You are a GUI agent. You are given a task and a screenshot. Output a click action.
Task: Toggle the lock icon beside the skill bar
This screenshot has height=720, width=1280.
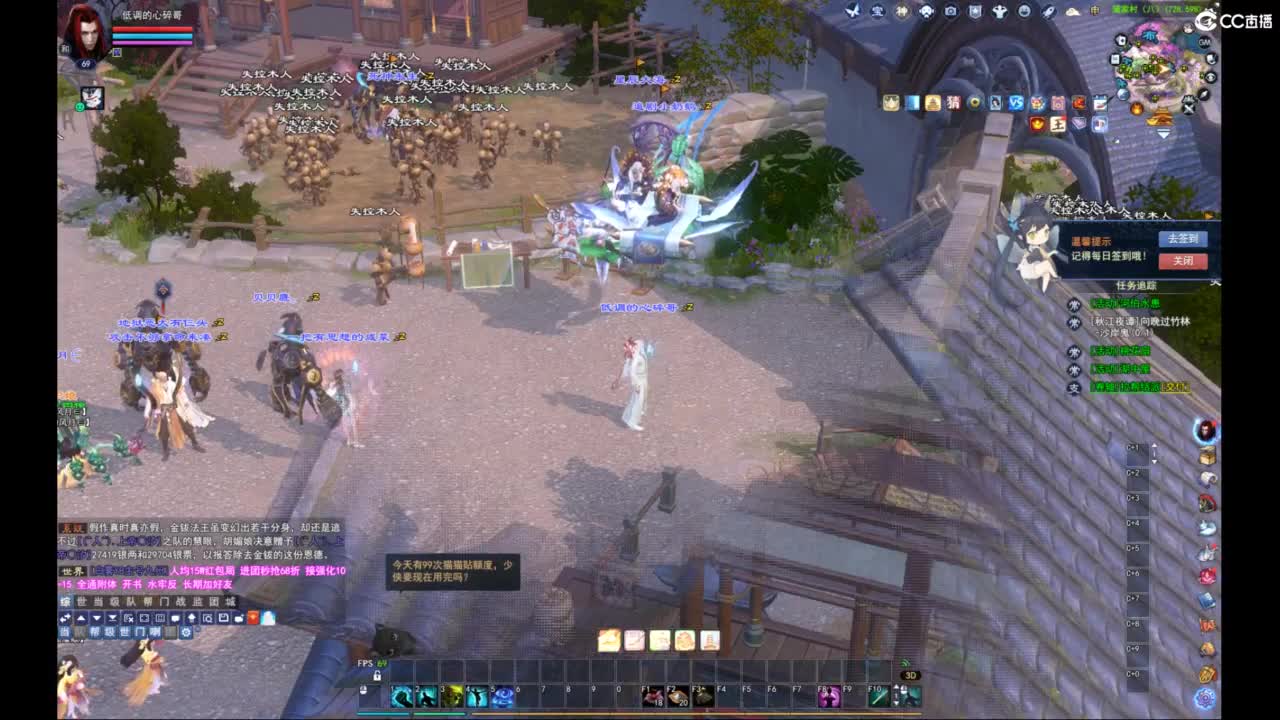point(377,675)
